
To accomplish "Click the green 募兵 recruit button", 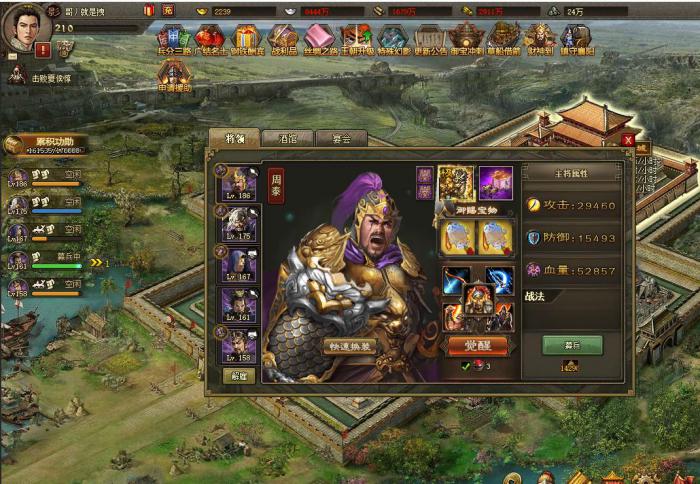I will click(x=572, y=344).
